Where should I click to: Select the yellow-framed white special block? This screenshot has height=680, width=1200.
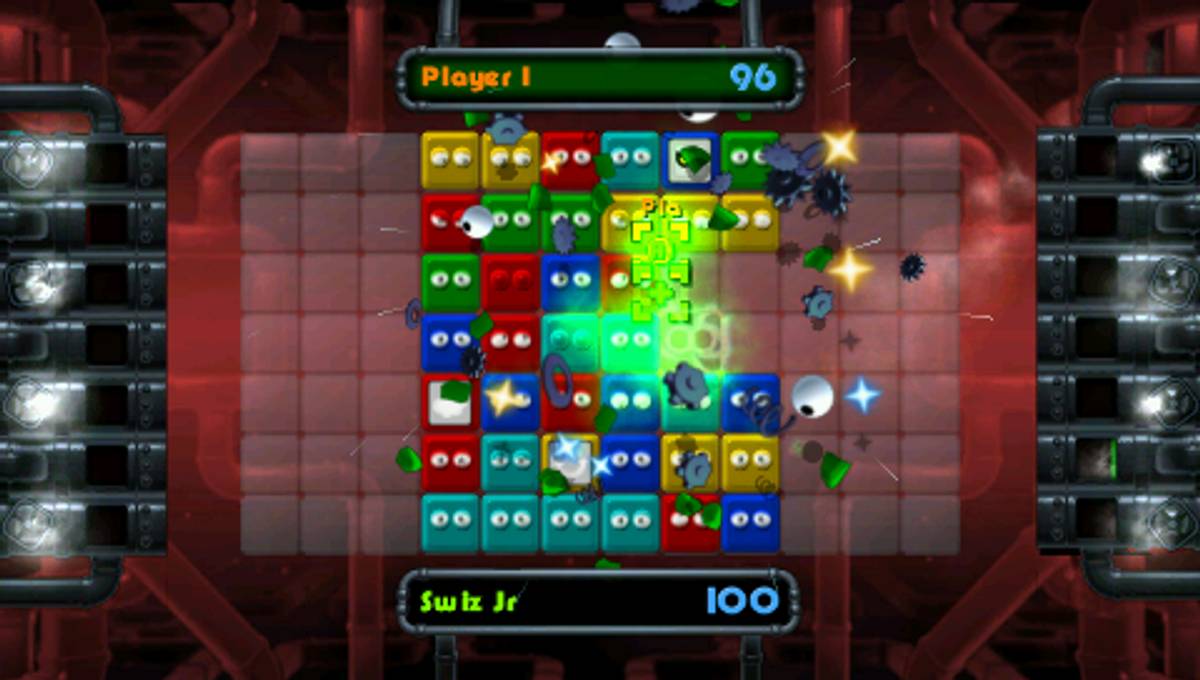click(x=569, y=462)
